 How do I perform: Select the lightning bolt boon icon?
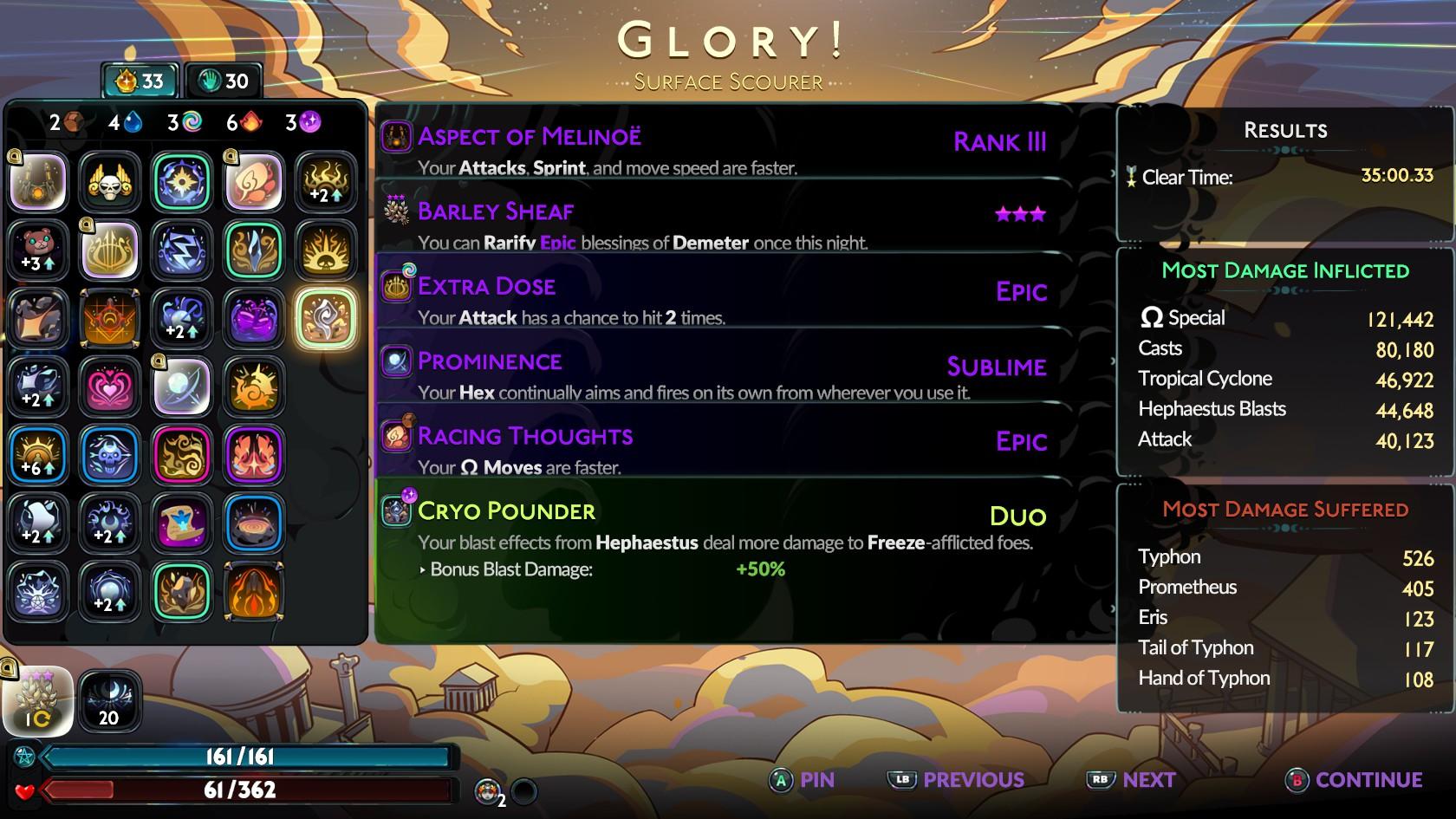pyautogui.click(x=182, y=250)
